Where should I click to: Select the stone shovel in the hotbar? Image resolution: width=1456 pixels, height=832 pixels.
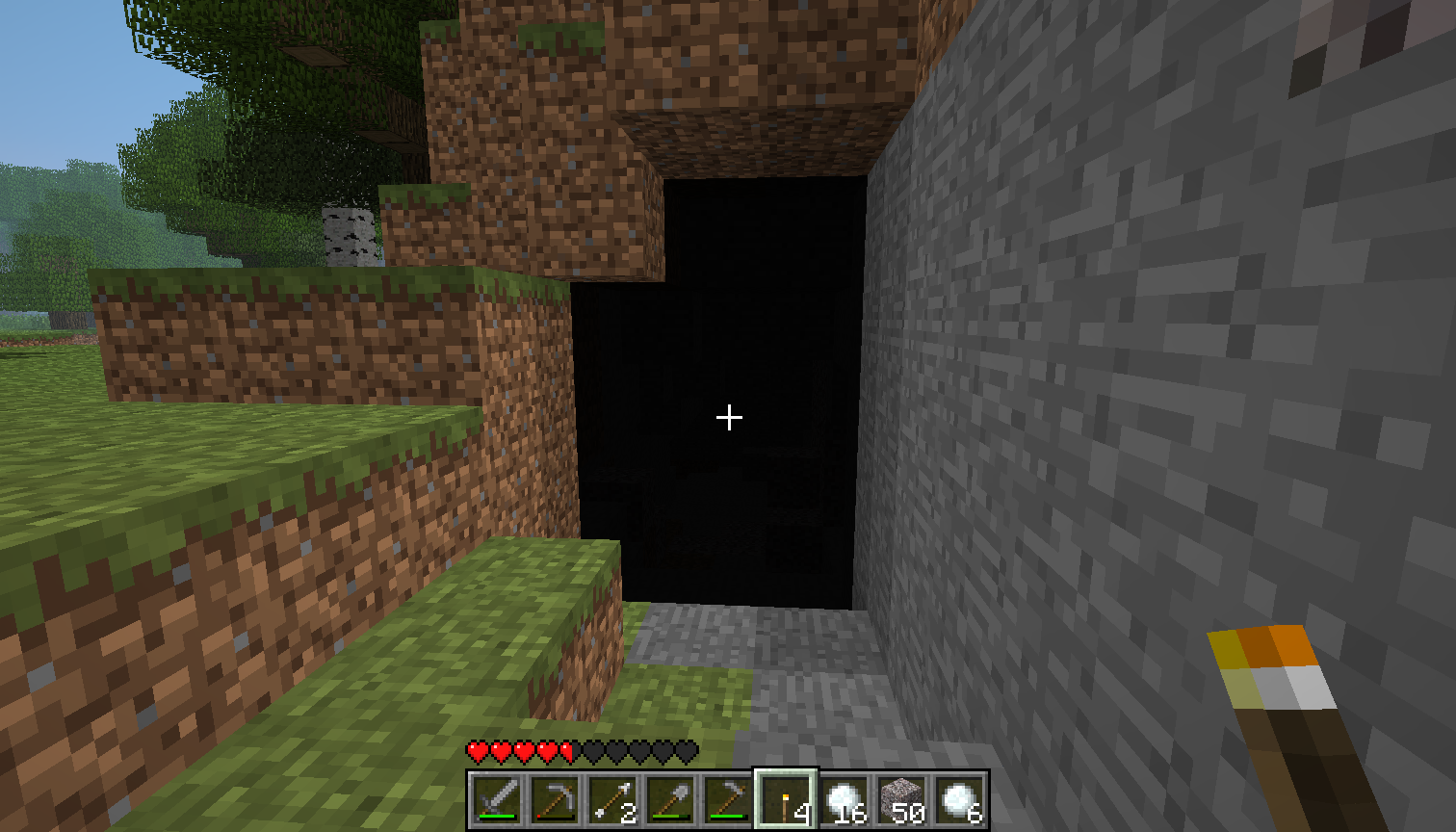click(x=672, y=798)
